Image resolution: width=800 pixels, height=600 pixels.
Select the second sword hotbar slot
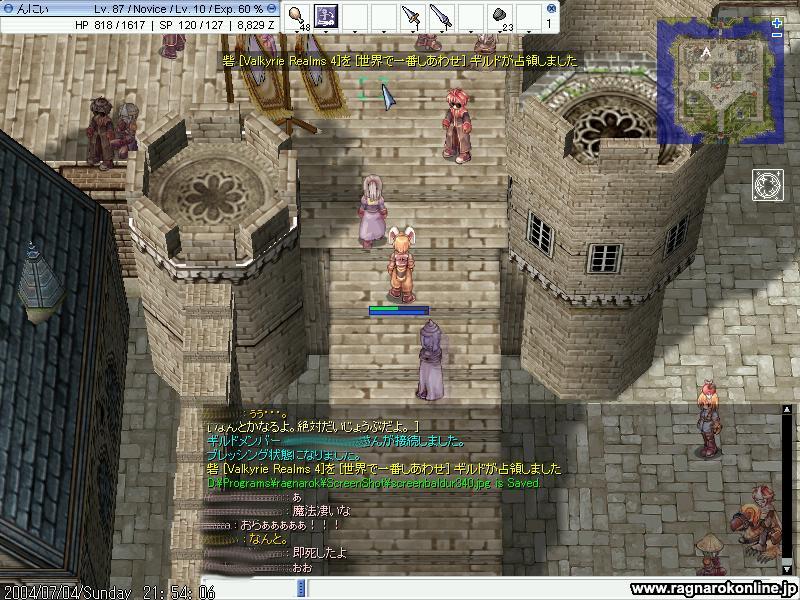tap(440, 16)
